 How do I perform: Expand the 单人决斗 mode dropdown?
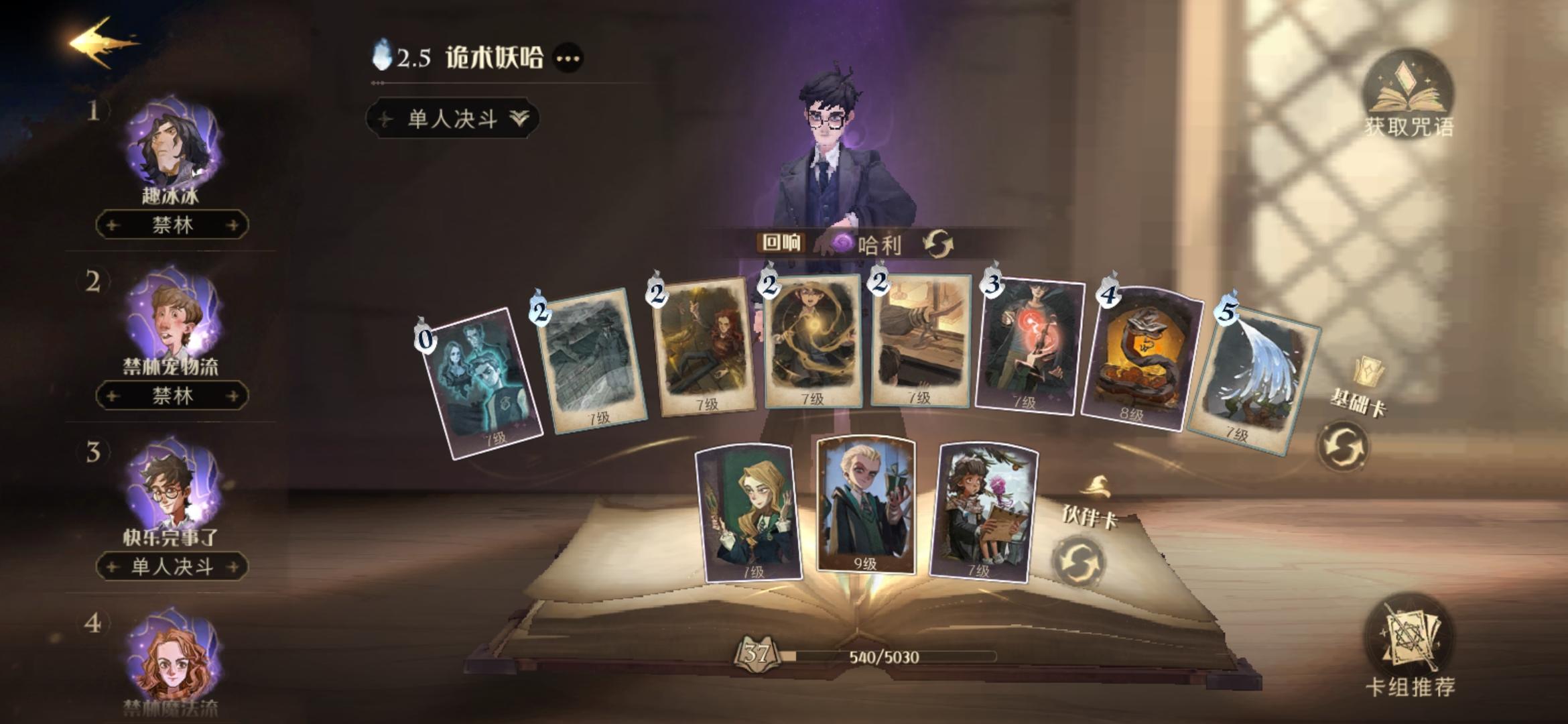coord(452,119)
